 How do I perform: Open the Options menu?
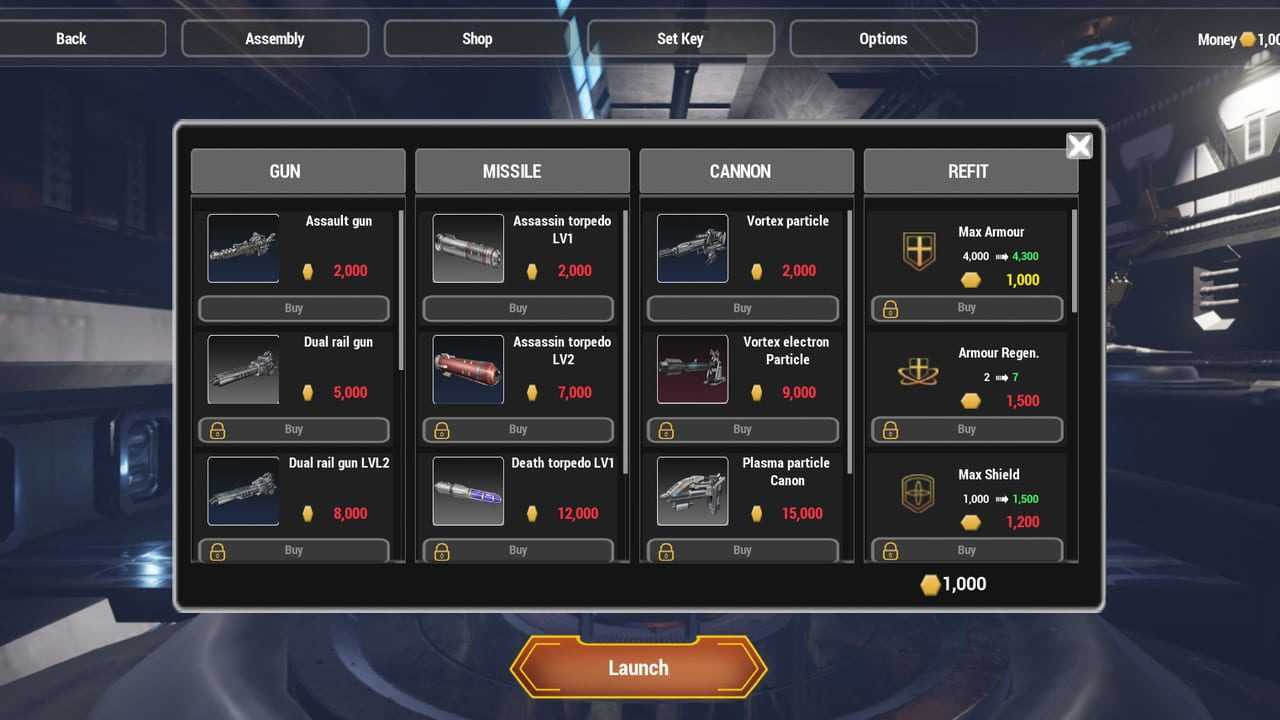(883, 39)
